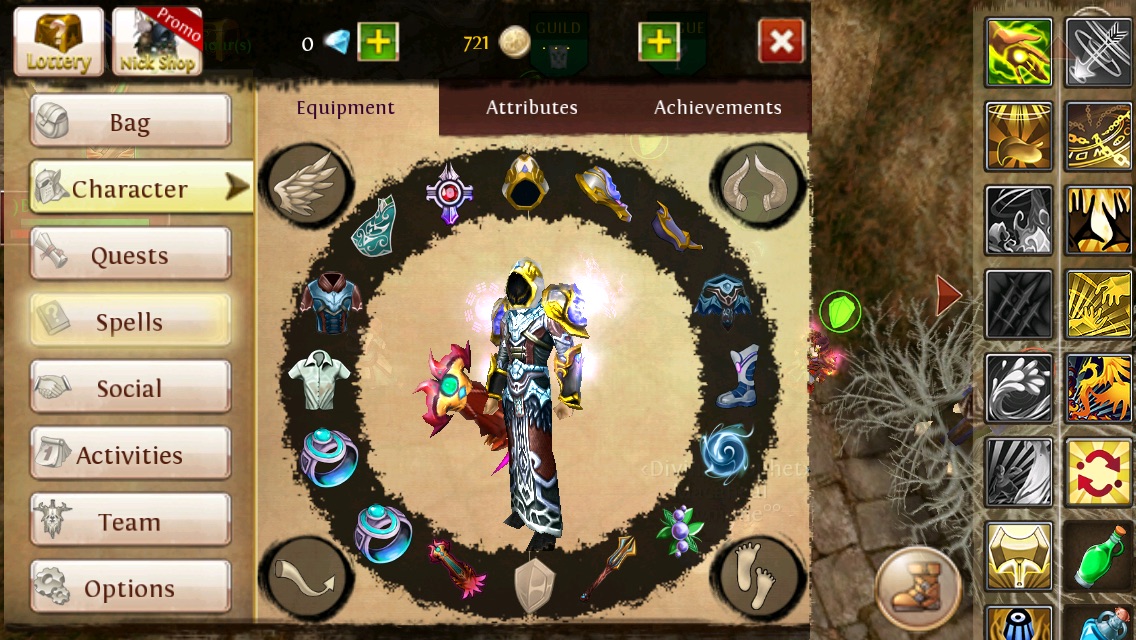Select the golden hood helmet slot
Image resolution: width=1136 pixels, height=640 pixels.
(x=524, y=182)
